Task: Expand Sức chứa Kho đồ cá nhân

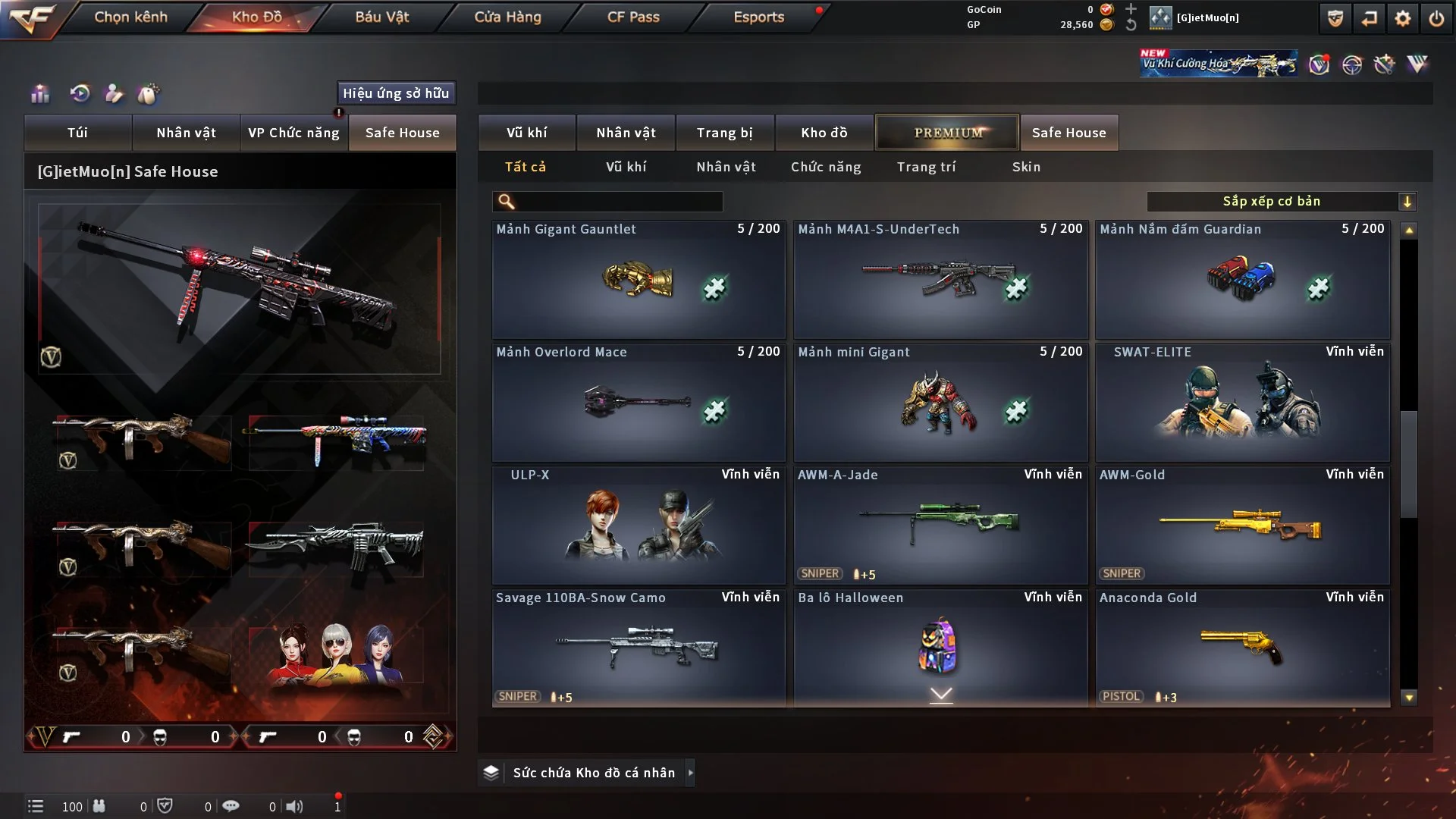Action: 593,773
